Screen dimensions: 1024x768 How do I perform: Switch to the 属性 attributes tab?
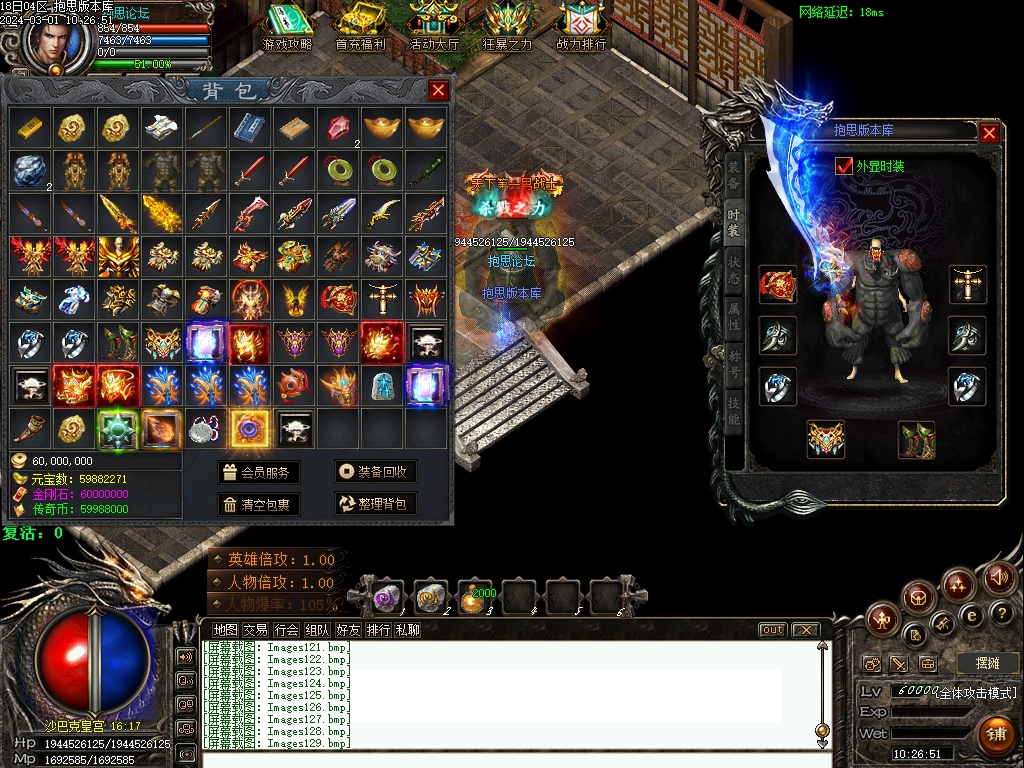pyautogui.click(x=733, y=318)
